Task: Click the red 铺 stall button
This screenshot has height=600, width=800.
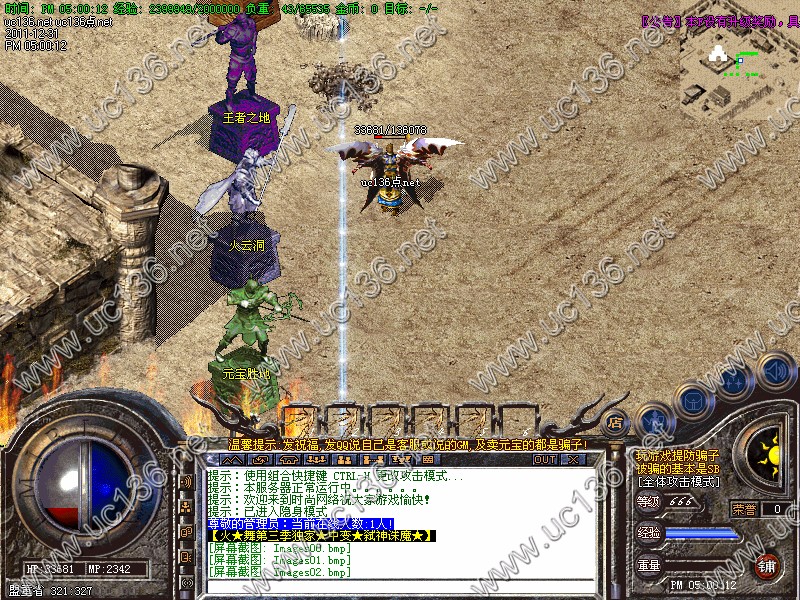Action: 768,565
